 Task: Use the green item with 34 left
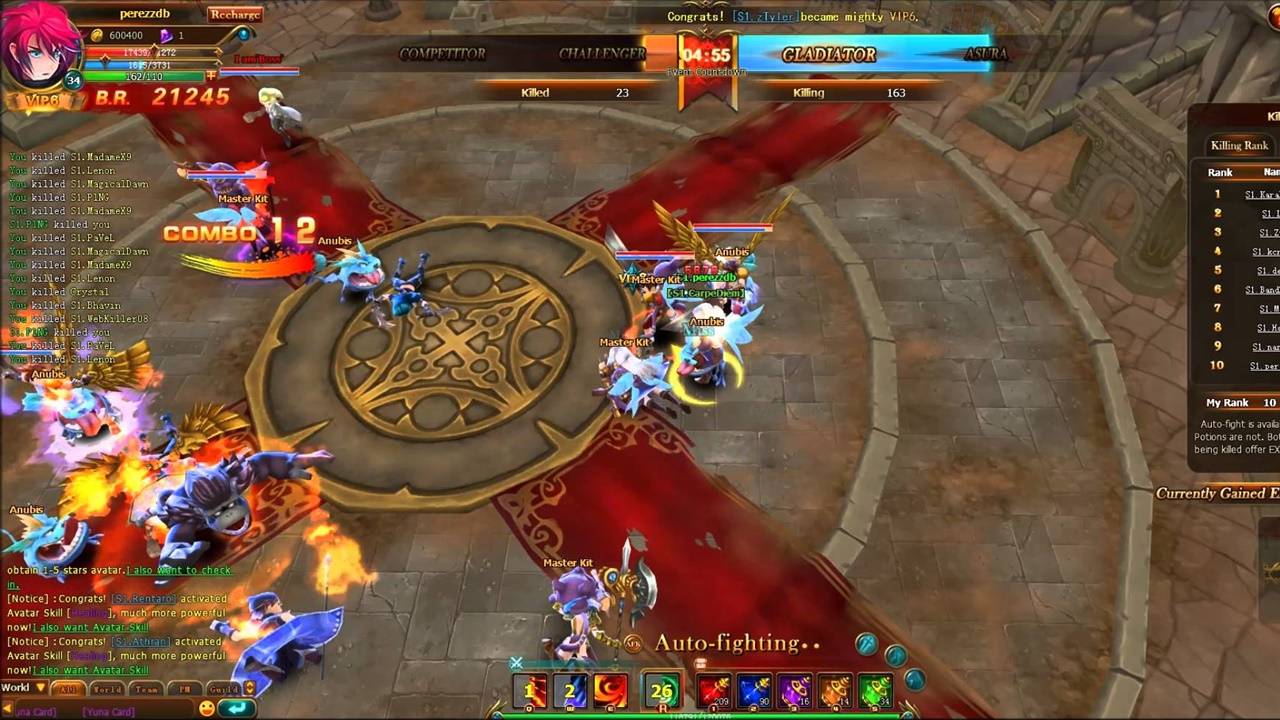(875, 691)
